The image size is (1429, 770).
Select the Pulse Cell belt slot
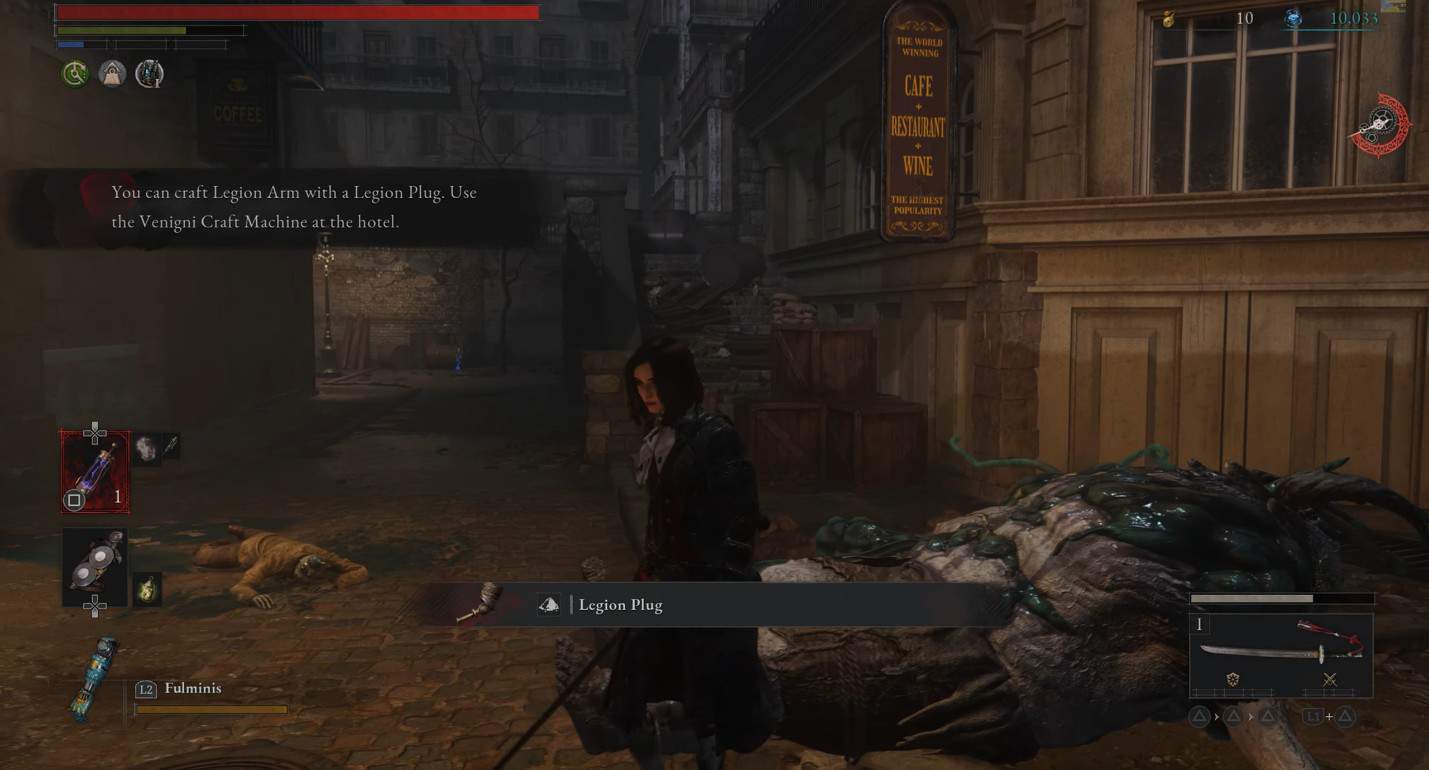pyautogui.click(x=95, y=471)
